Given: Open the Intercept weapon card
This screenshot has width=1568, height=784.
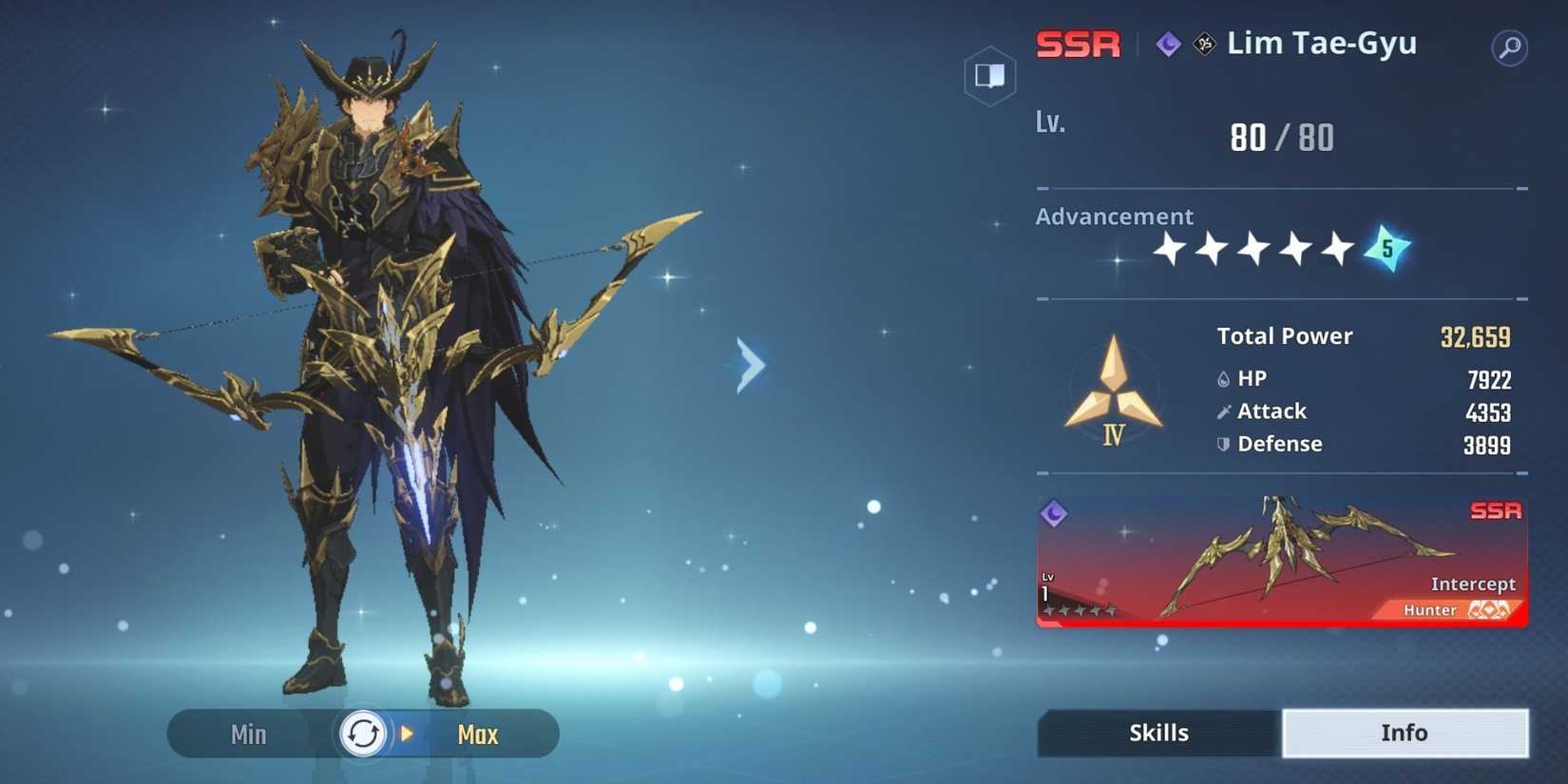Looking at the screenshot, I should [1281, 561].
